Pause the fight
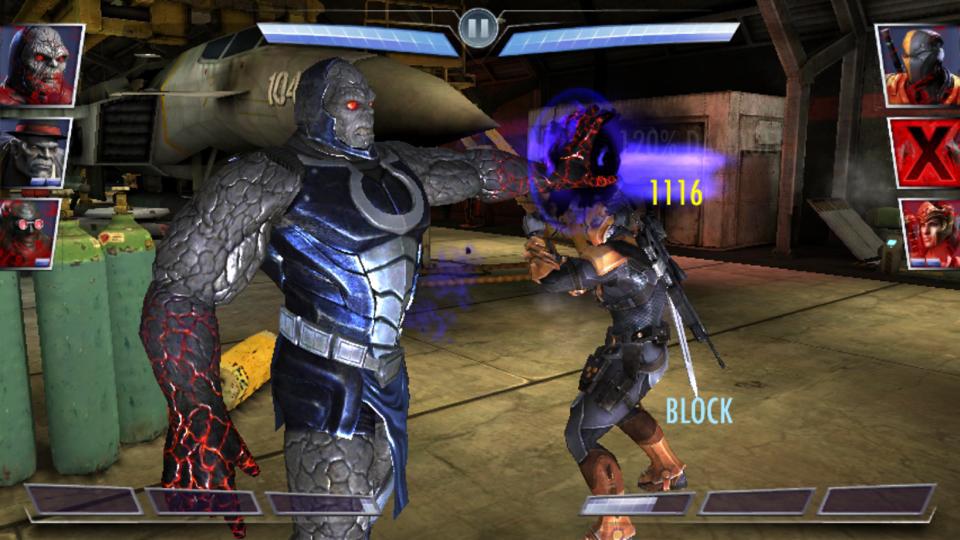Screen dimensions: 960x540 point(479,27)
